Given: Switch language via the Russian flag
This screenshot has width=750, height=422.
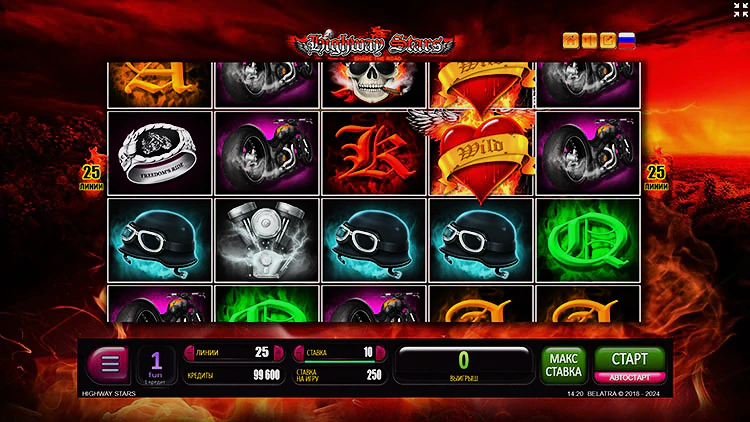Looking at the screenshot, I should coord(627,40).
